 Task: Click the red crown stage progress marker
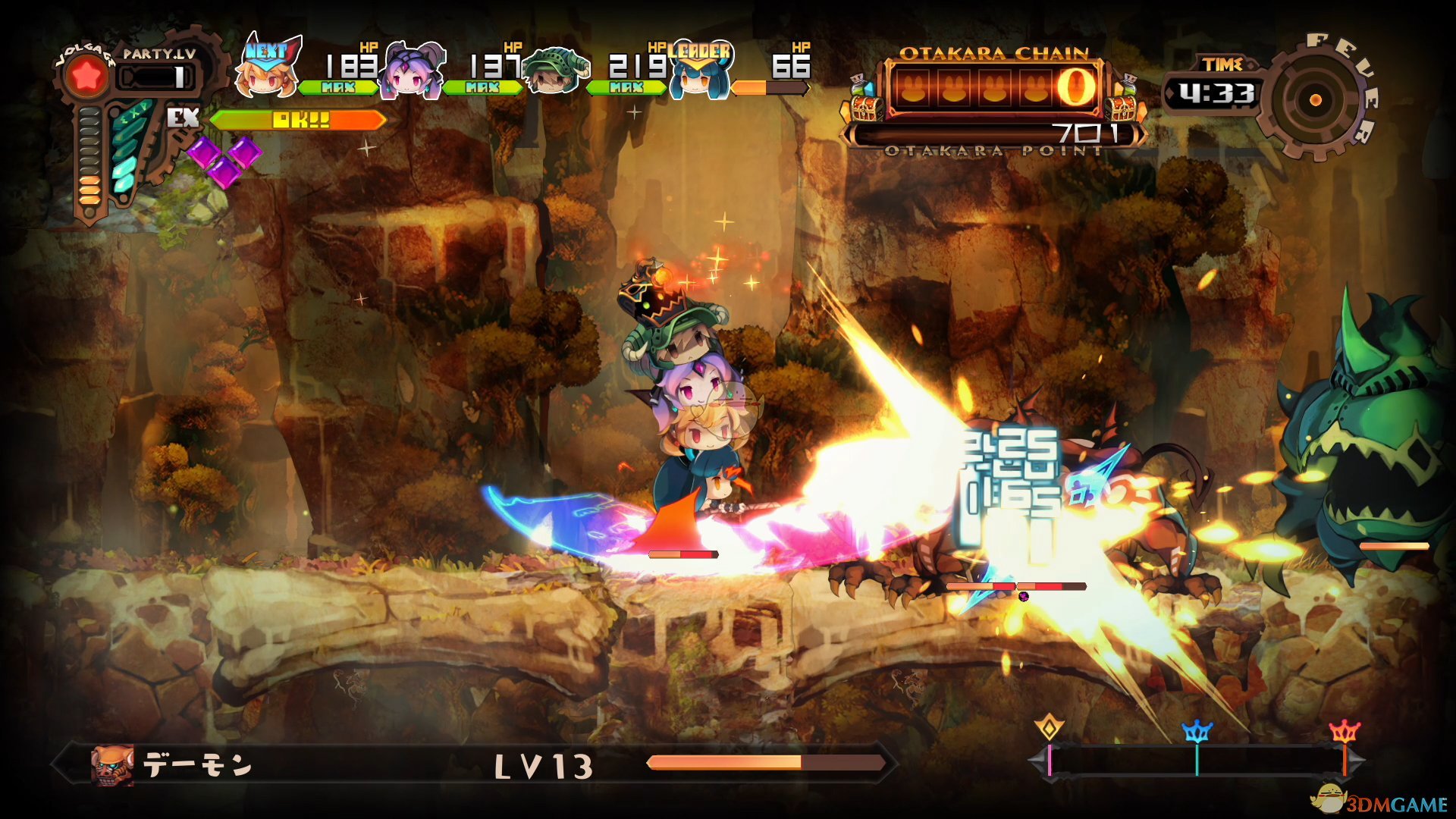click(x=1345, y=732)
